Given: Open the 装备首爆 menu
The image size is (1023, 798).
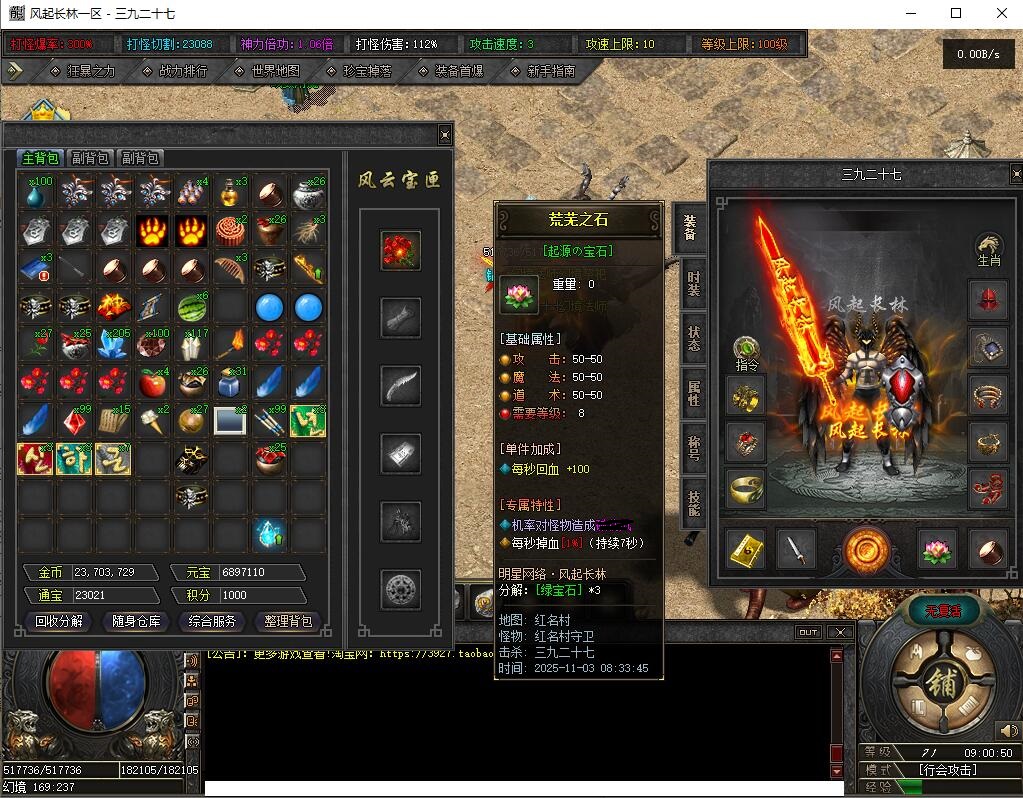Looking at the screenshot, I should pos(459,71).
